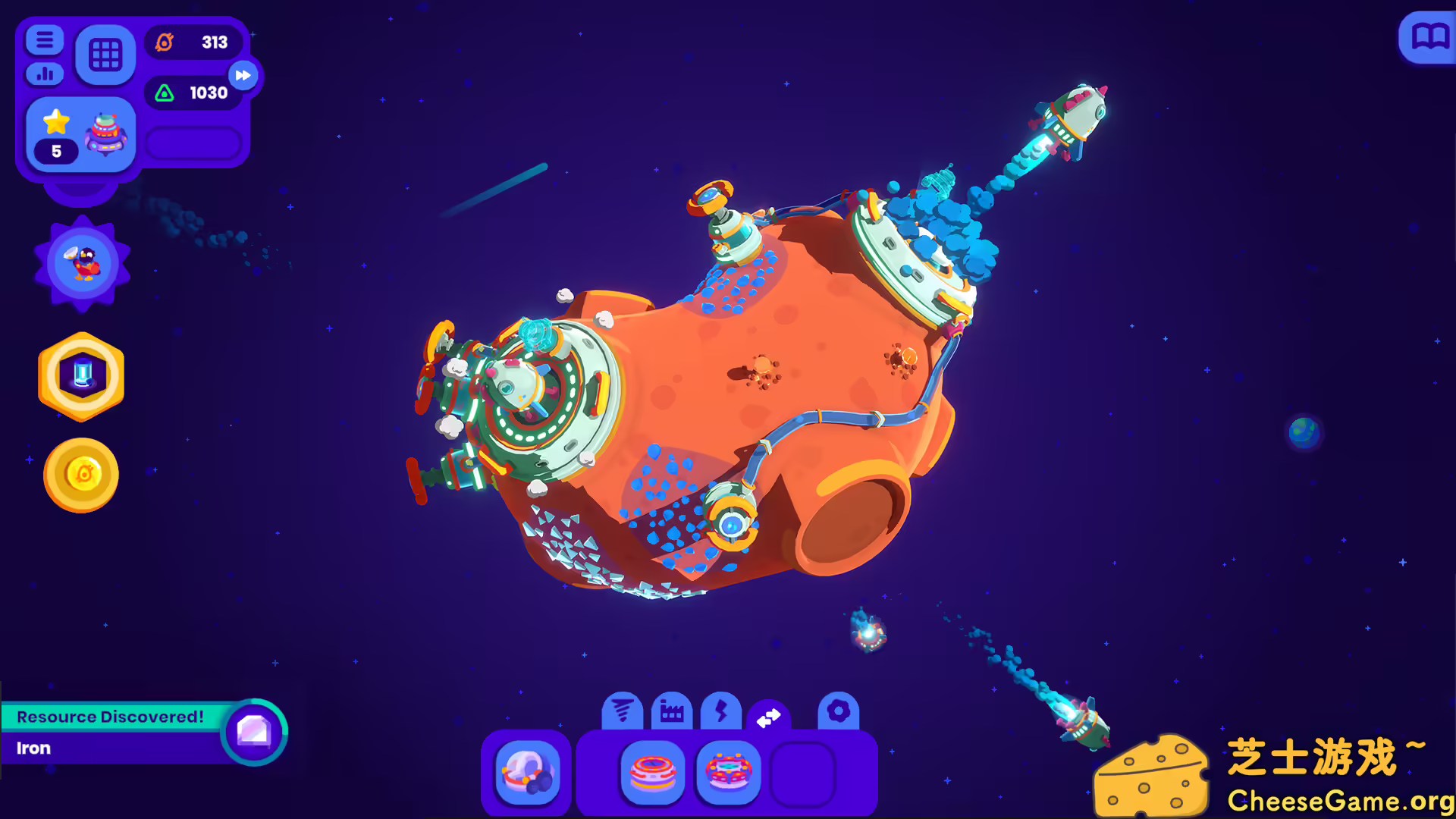Select the lightning energy category
This screenshot has width=1456, height=819.
click(722, 711)
